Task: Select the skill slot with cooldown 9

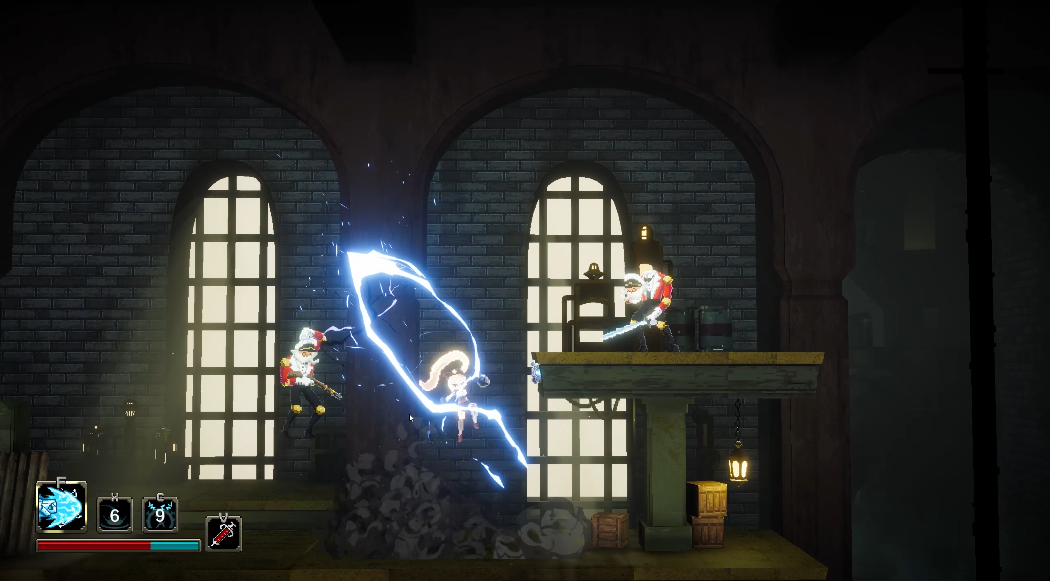Action: (160, 515)
